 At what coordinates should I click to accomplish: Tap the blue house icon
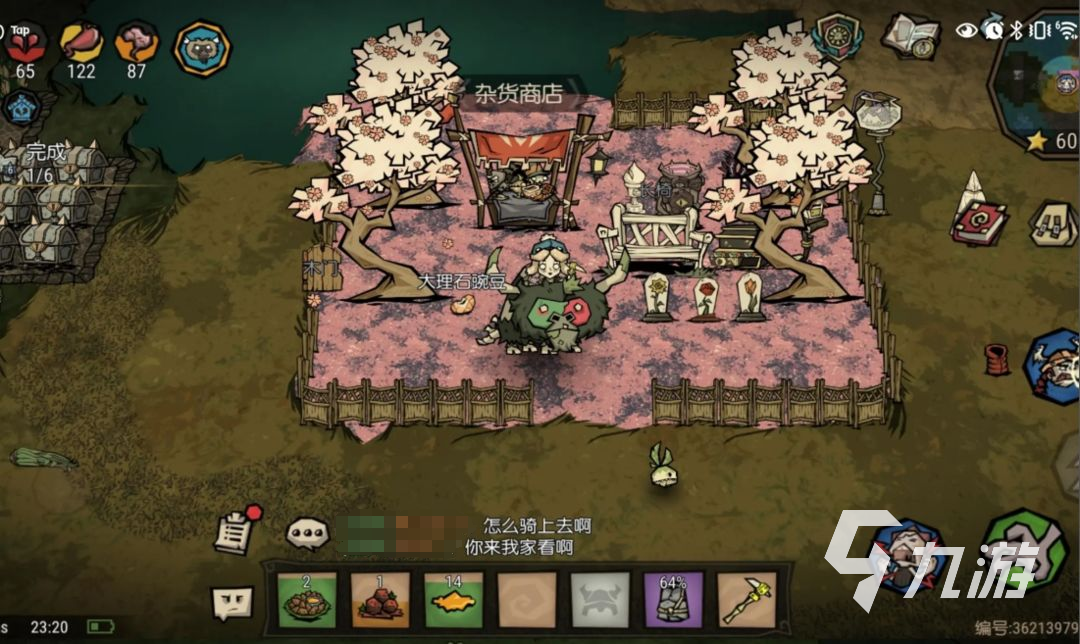(20, 106)
